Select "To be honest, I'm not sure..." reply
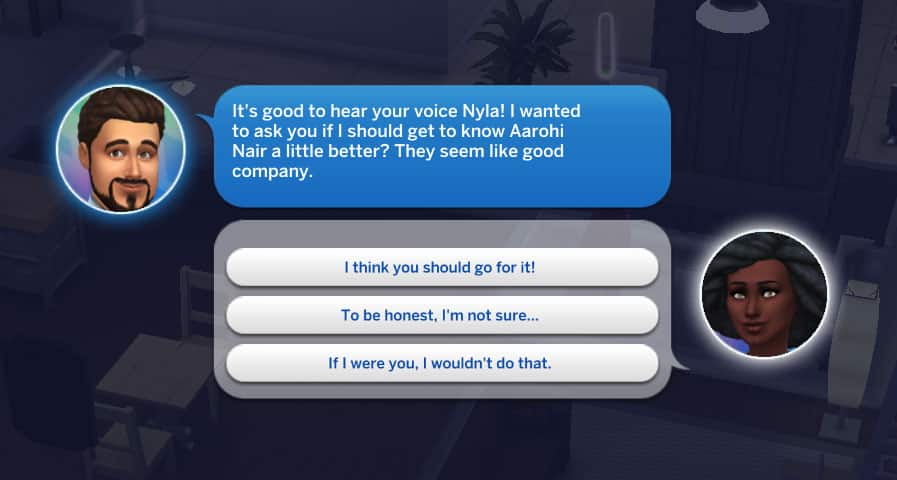Viewport: 897px width, 480px height. (x=442, y=315)
